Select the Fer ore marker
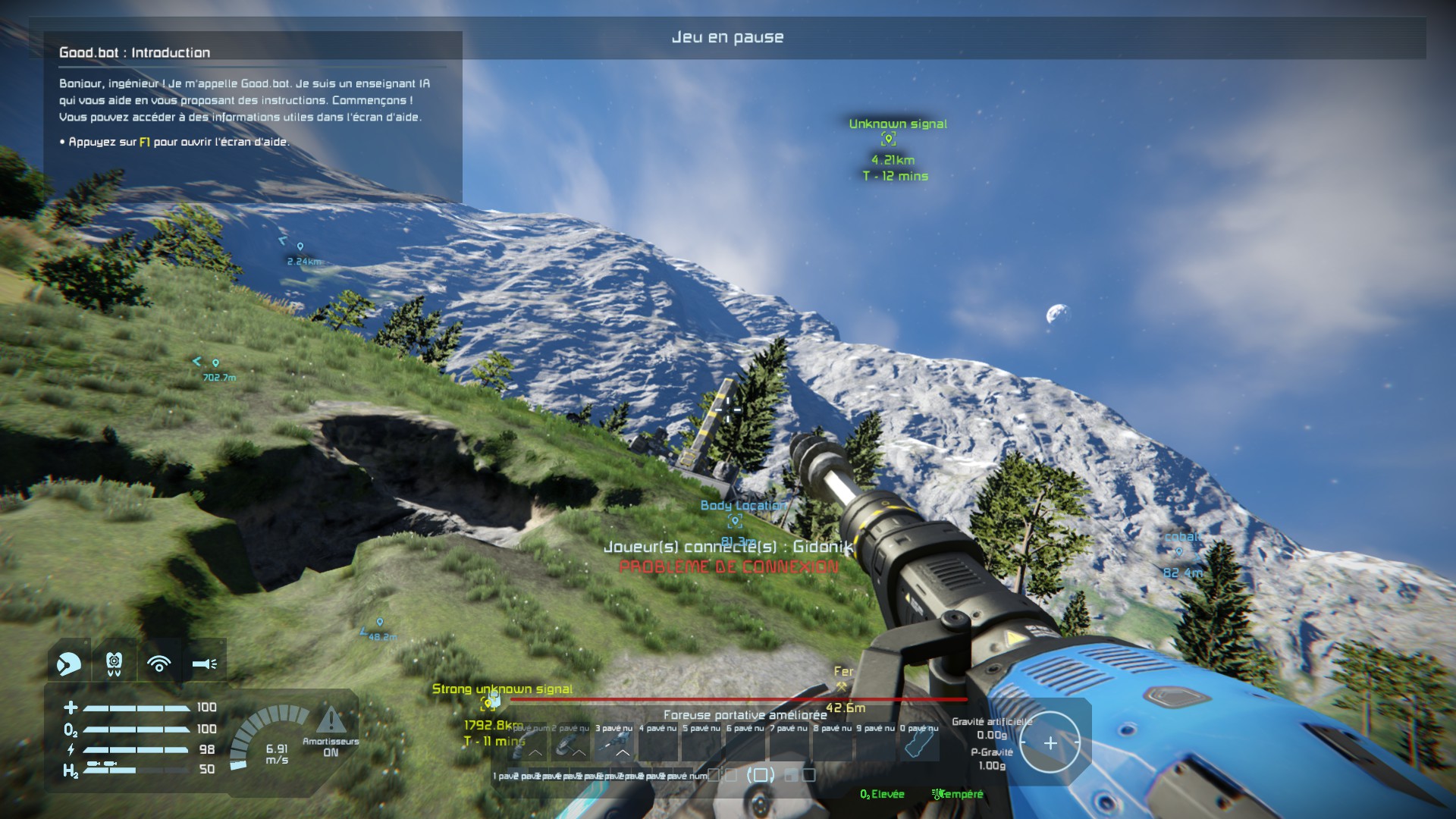This screenshot has width=1456, height=819. coord(842,686)
